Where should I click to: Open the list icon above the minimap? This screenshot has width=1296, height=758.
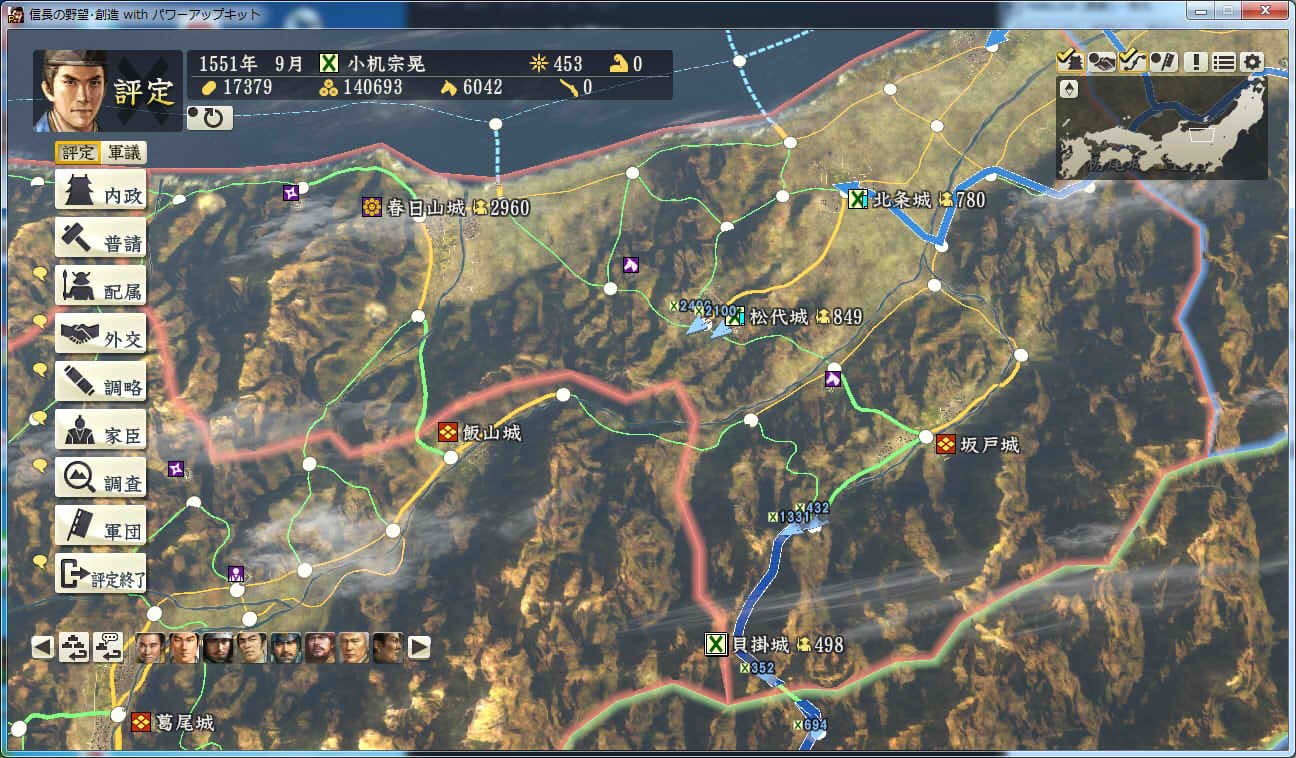(x=1224, y=61)
